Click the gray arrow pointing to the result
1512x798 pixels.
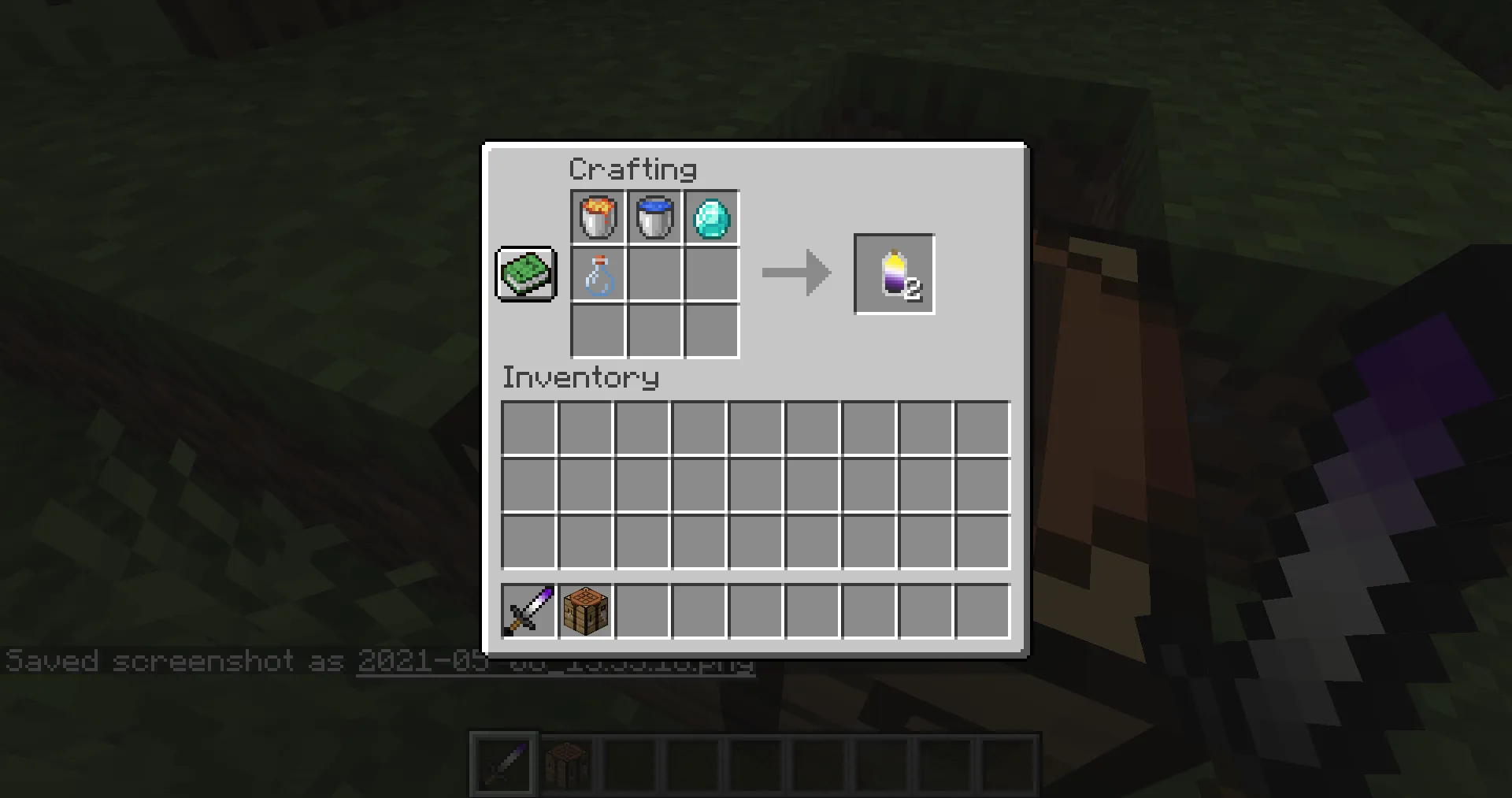tap(795, 273)
